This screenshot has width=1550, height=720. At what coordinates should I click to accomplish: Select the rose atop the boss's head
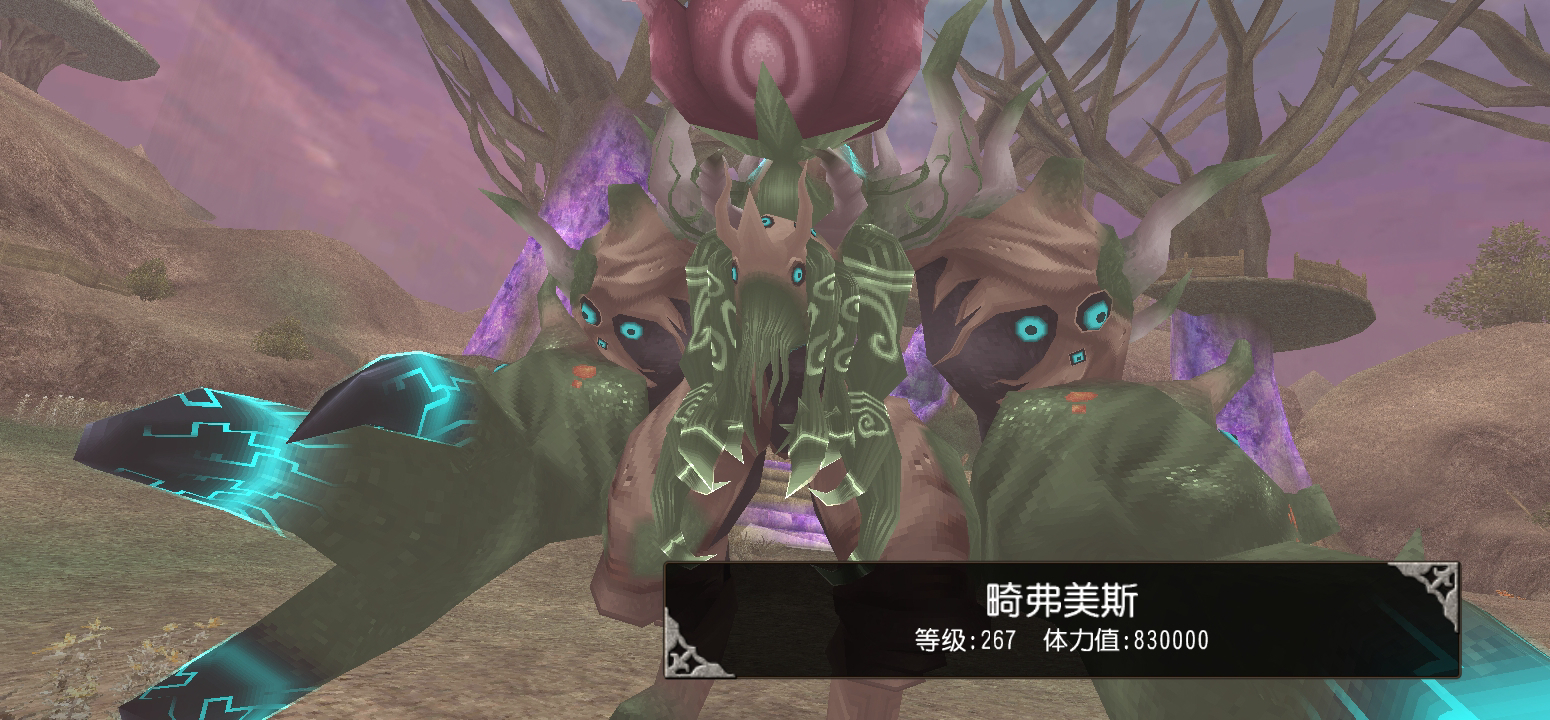click(790, 55)
